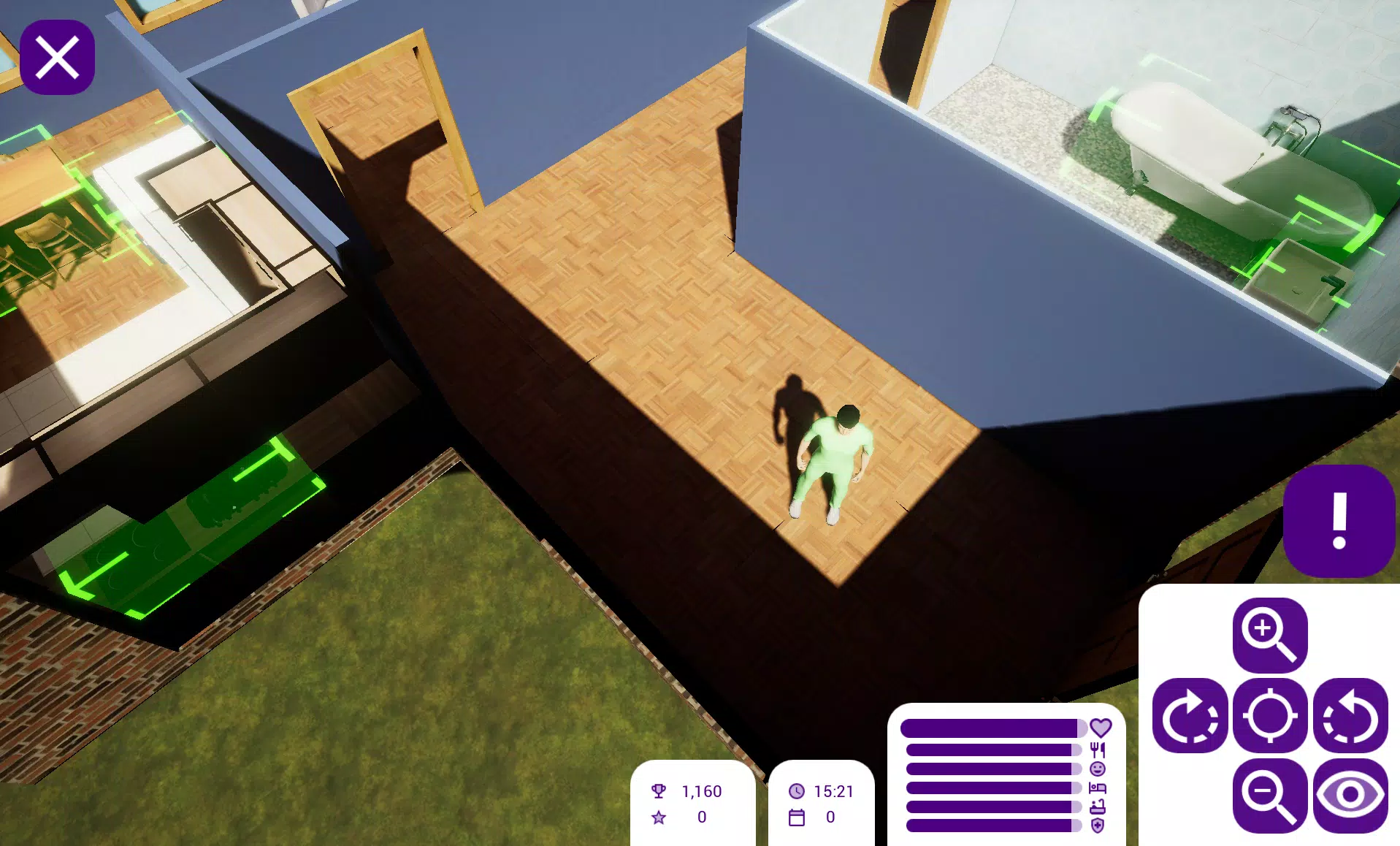The height and width of the screenshot is (846, 1400).
Task: Close the view with the X button
Action: click(57, 58)
